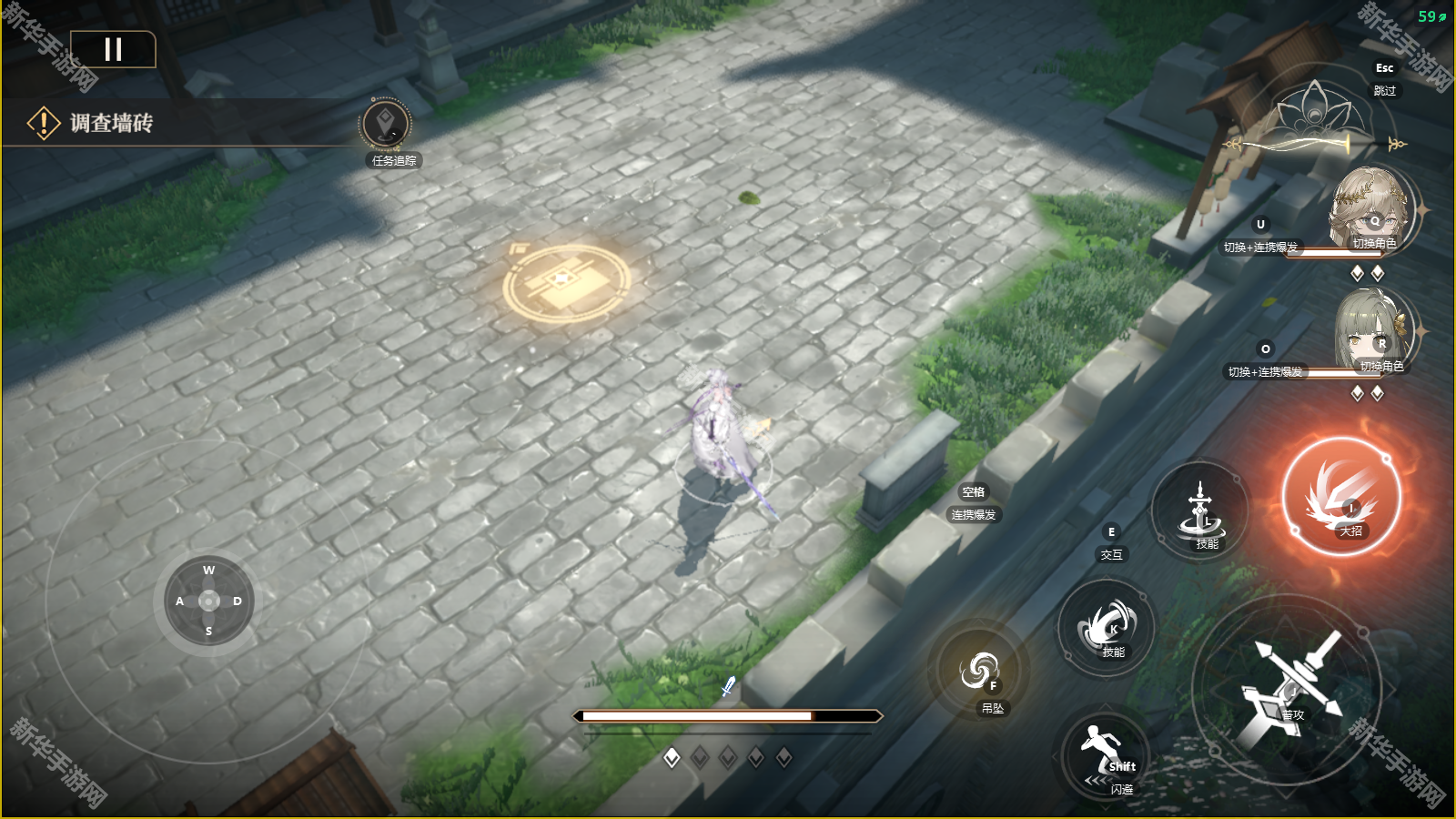Tap the interact button (交互)

point(1111,544)
